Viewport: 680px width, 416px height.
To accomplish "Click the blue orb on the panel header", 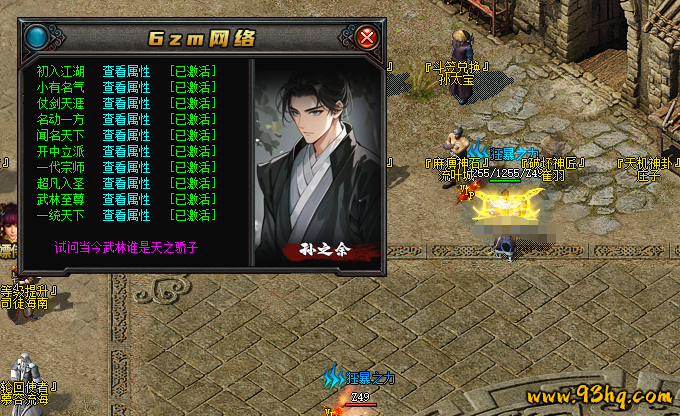I will [x=38, y=39].
